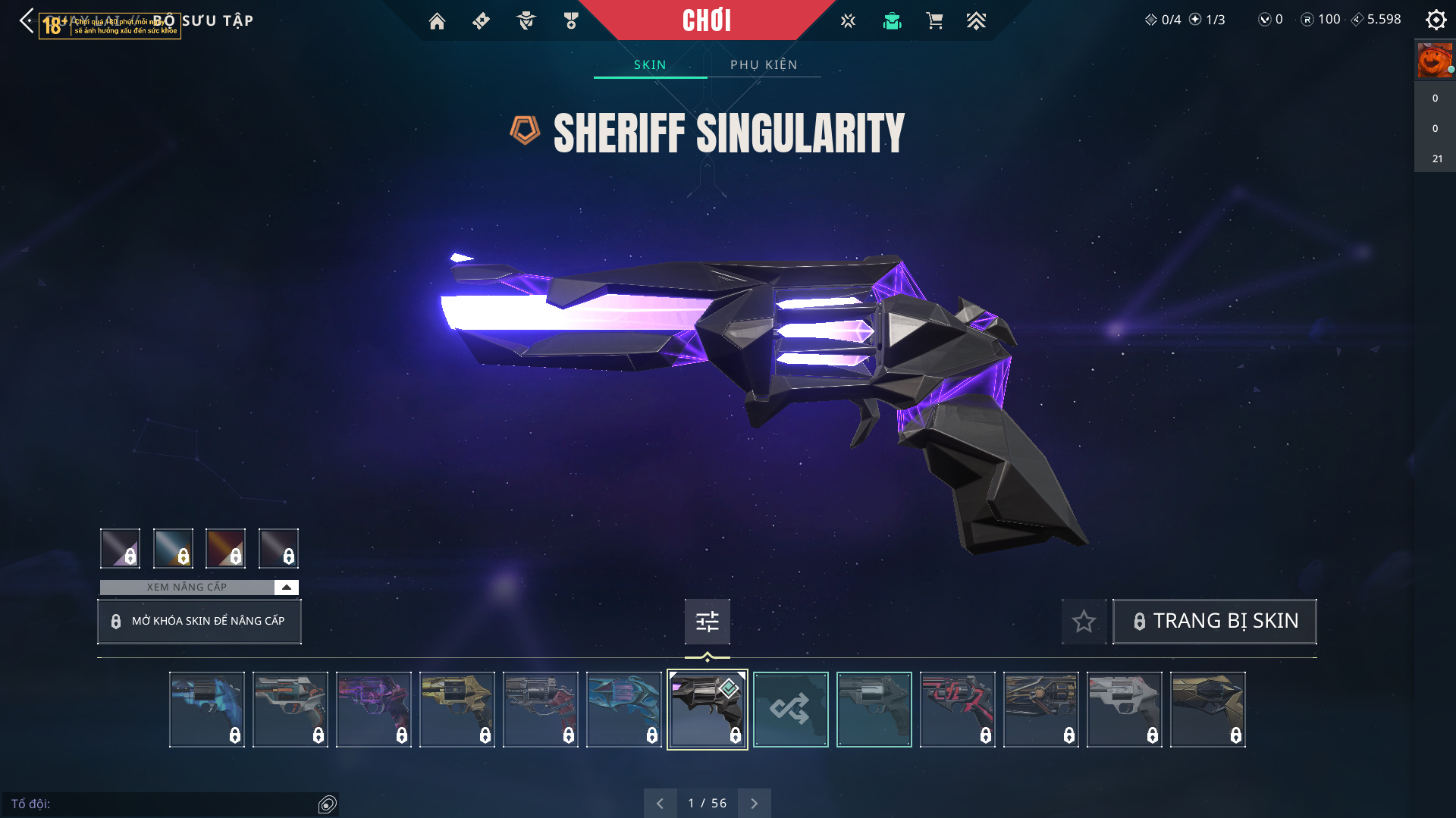Choose the default Sheriff skin thumbnail
This screenshot has width=1456, height=818.
(x=874, y=710)
